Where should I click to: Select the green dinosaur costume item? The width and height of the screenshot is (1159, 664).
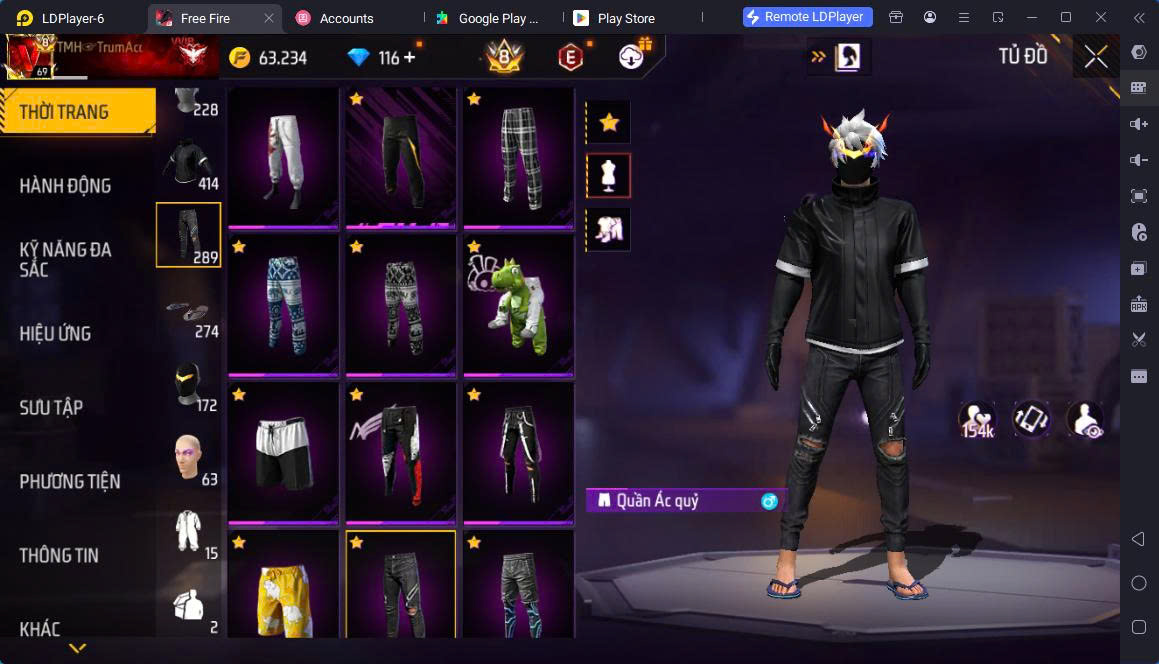click(518, 304)
